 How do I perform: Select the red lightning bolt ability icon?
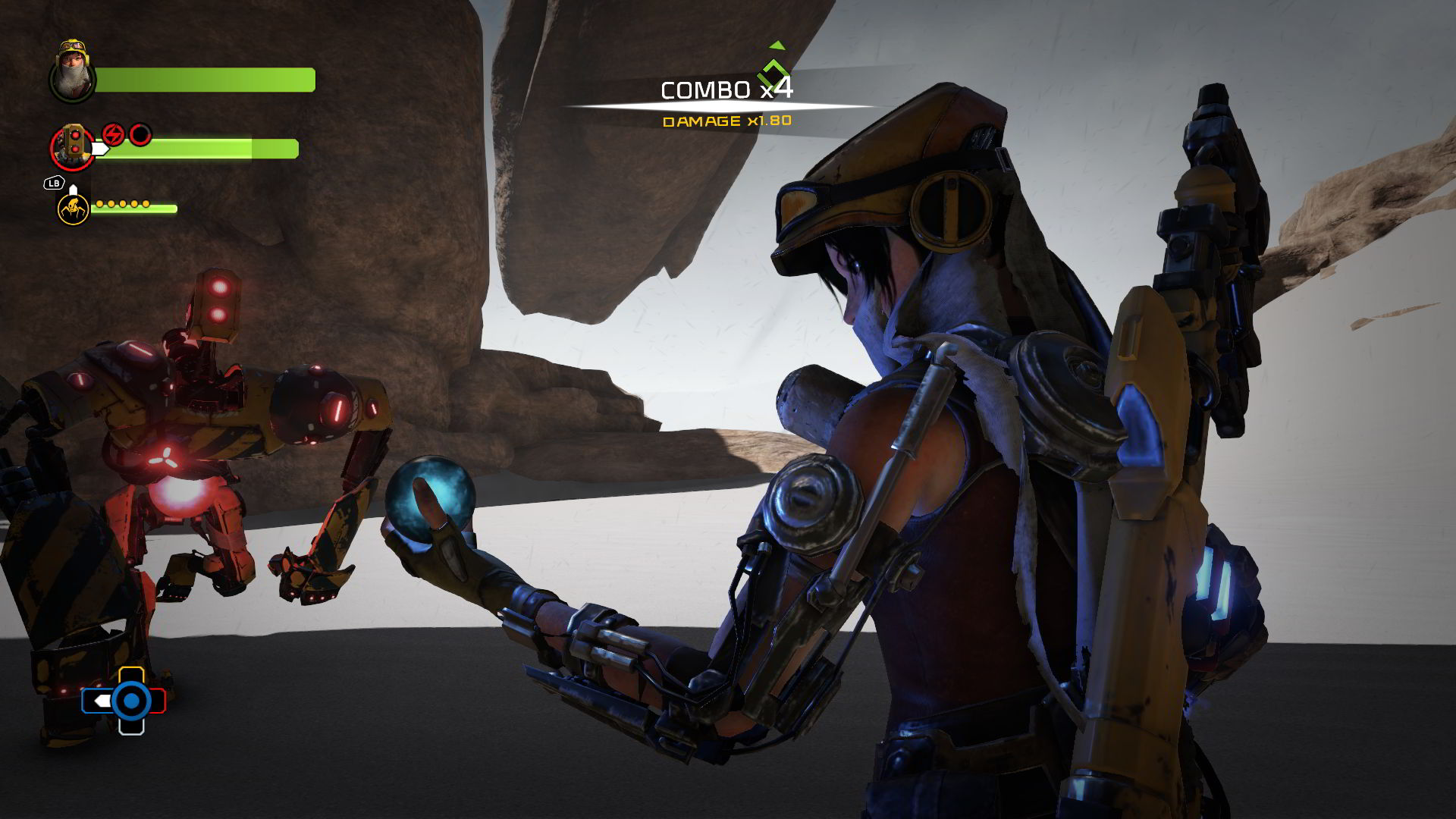click(113, 135)
